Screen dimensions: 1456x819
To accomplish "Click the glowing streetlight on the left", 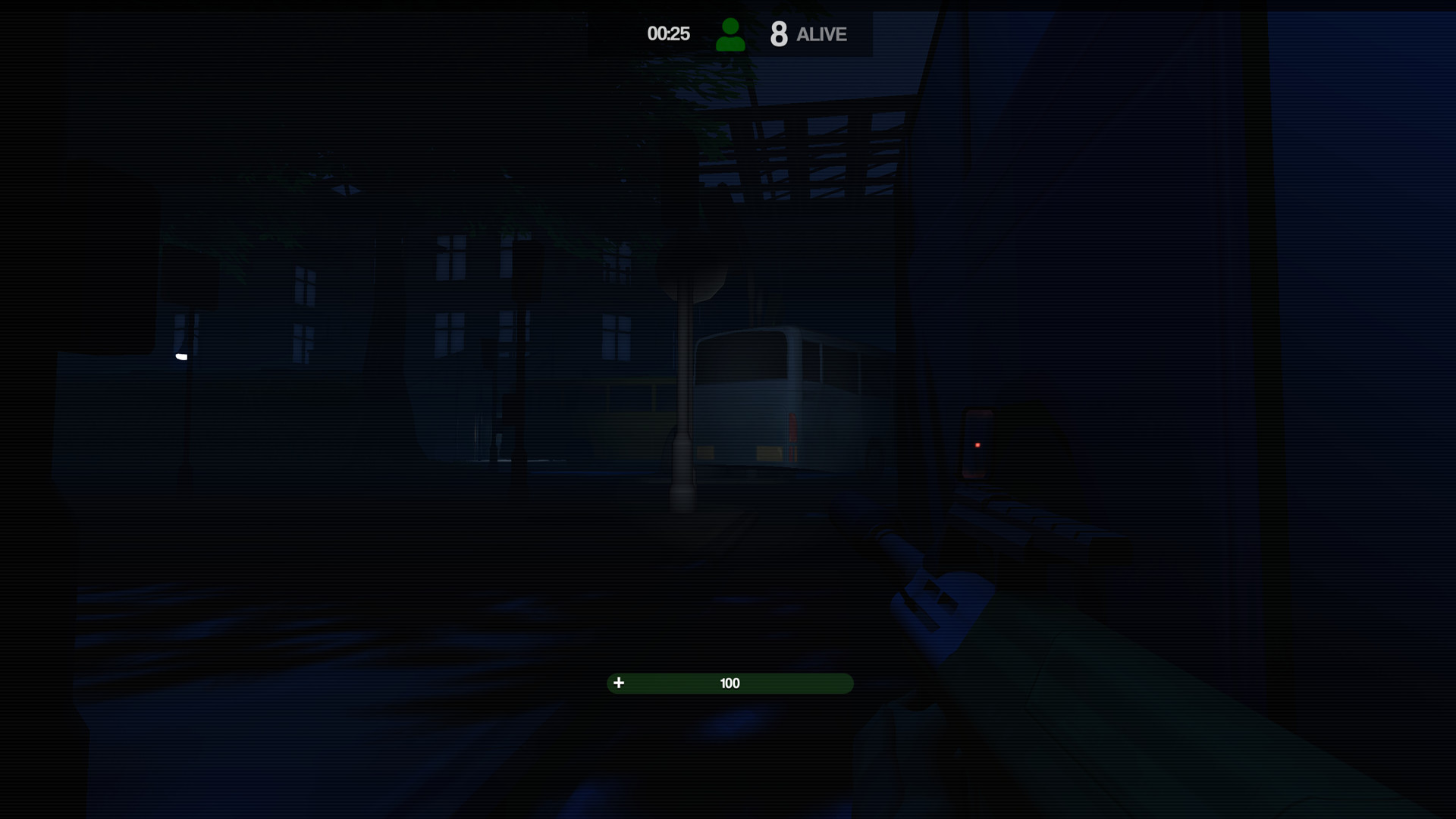I will point(181,355).
